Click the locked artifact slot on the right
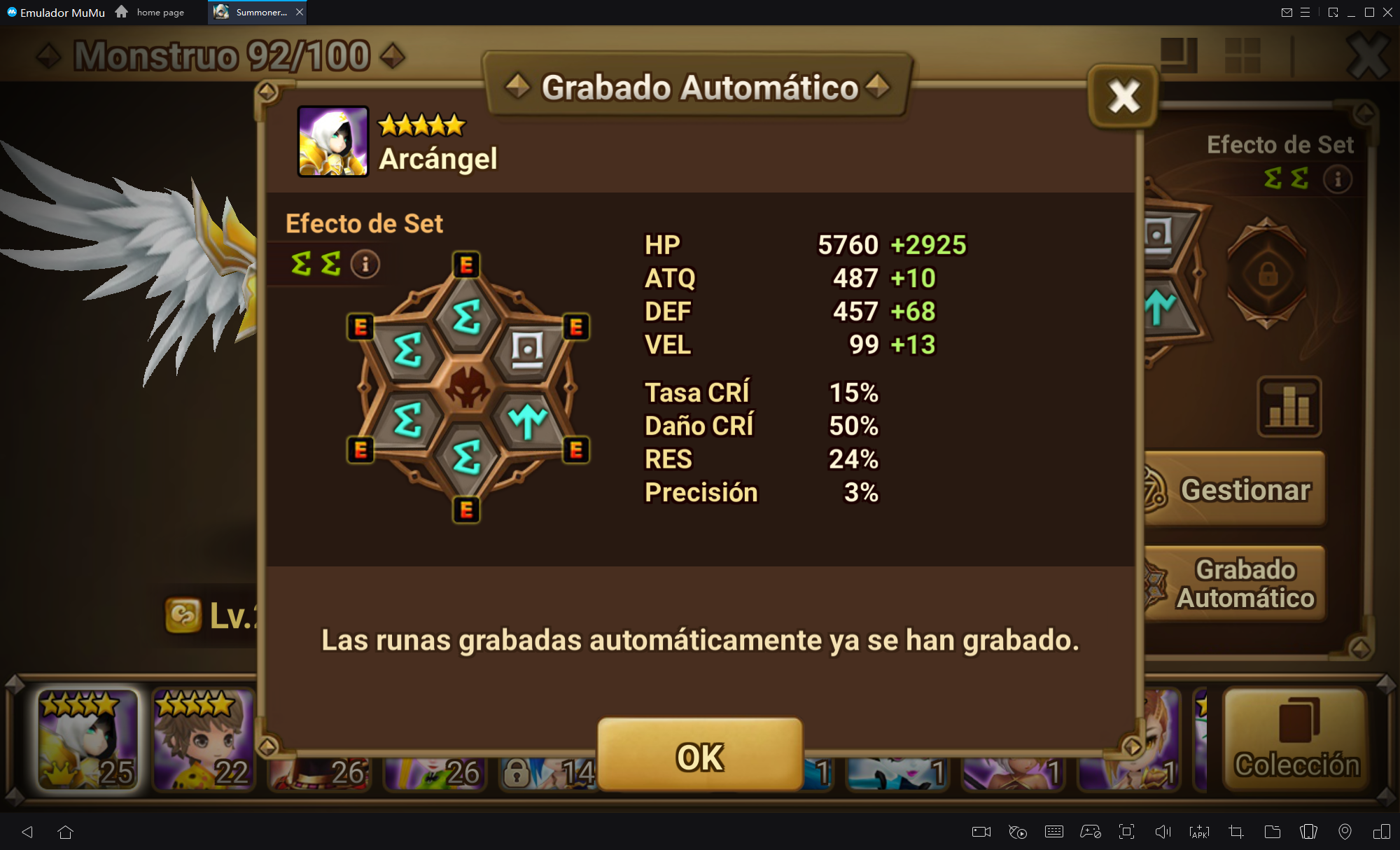 pos(1267,274)
